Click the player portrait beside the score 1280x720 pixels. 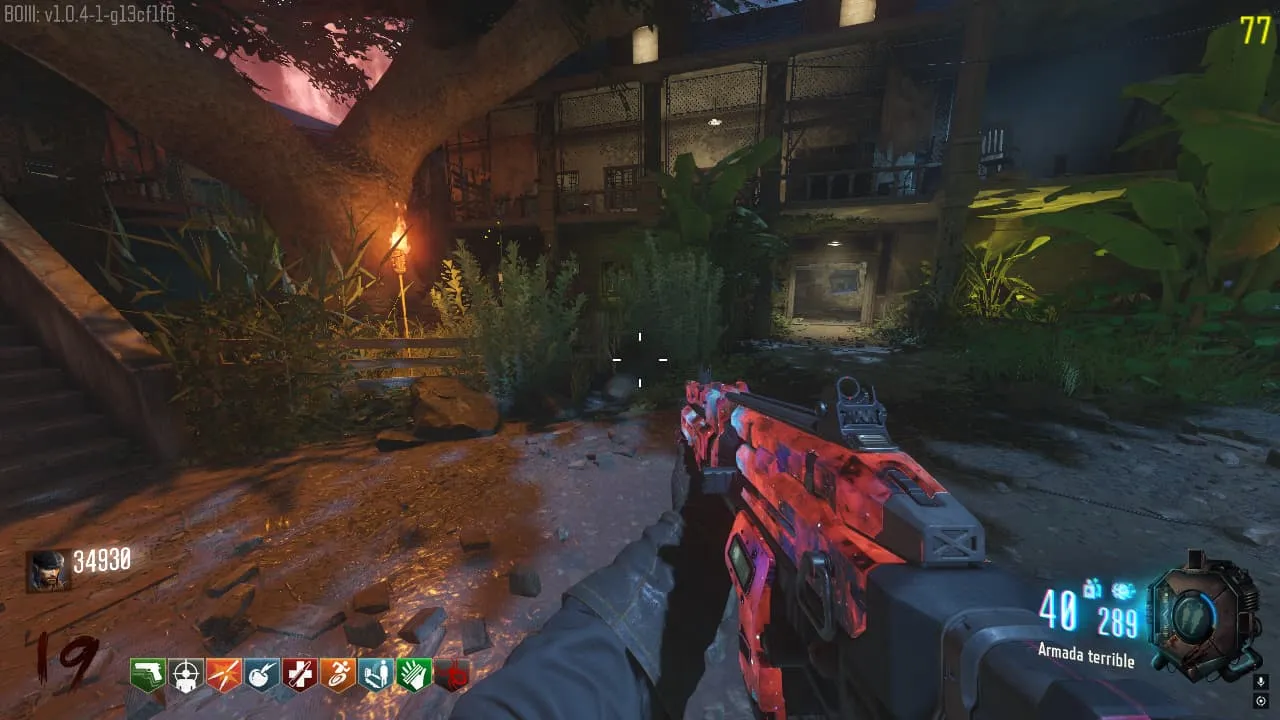pos(47,570)
